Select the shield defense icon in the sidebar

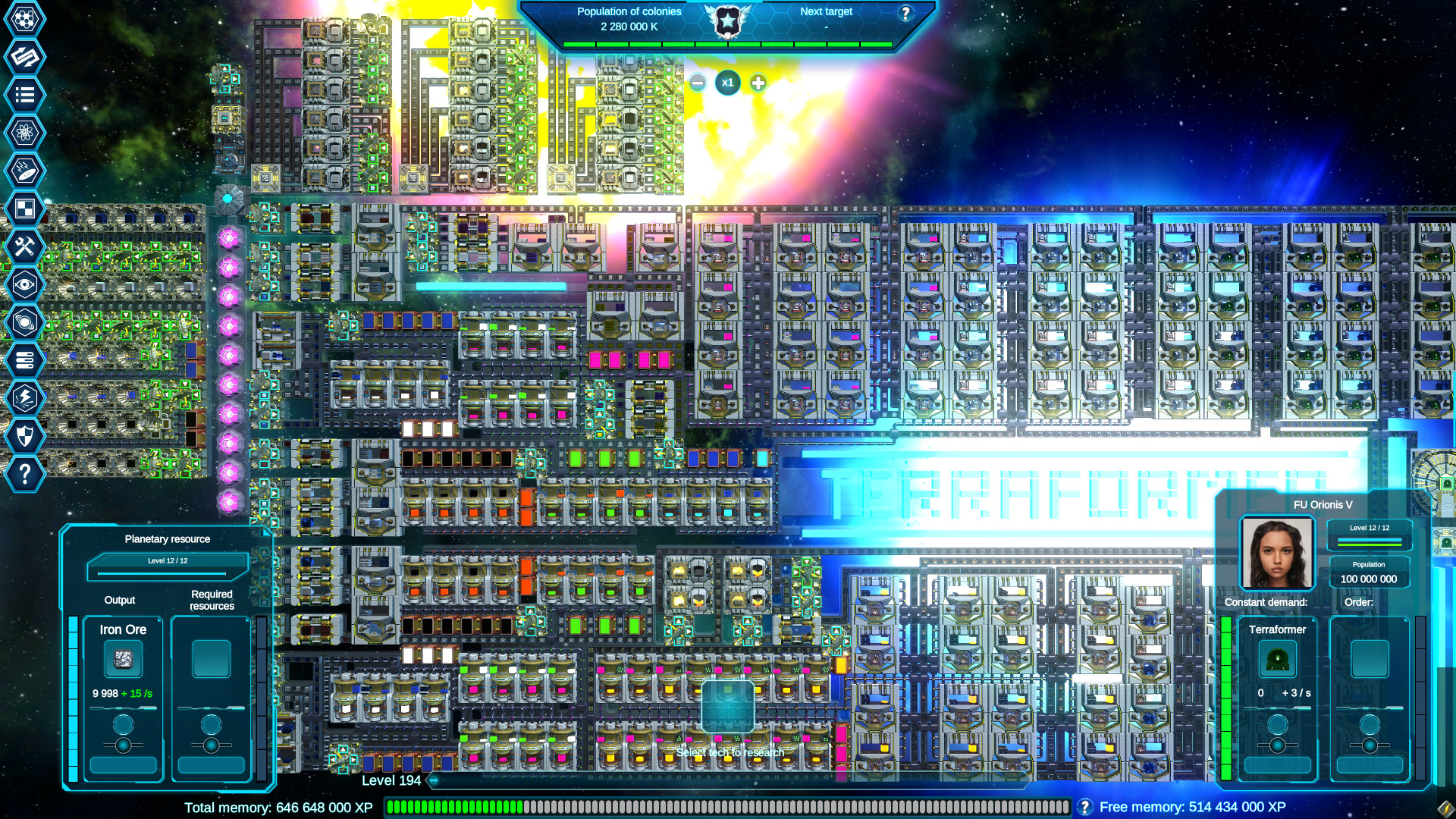(x=25, y=434)
